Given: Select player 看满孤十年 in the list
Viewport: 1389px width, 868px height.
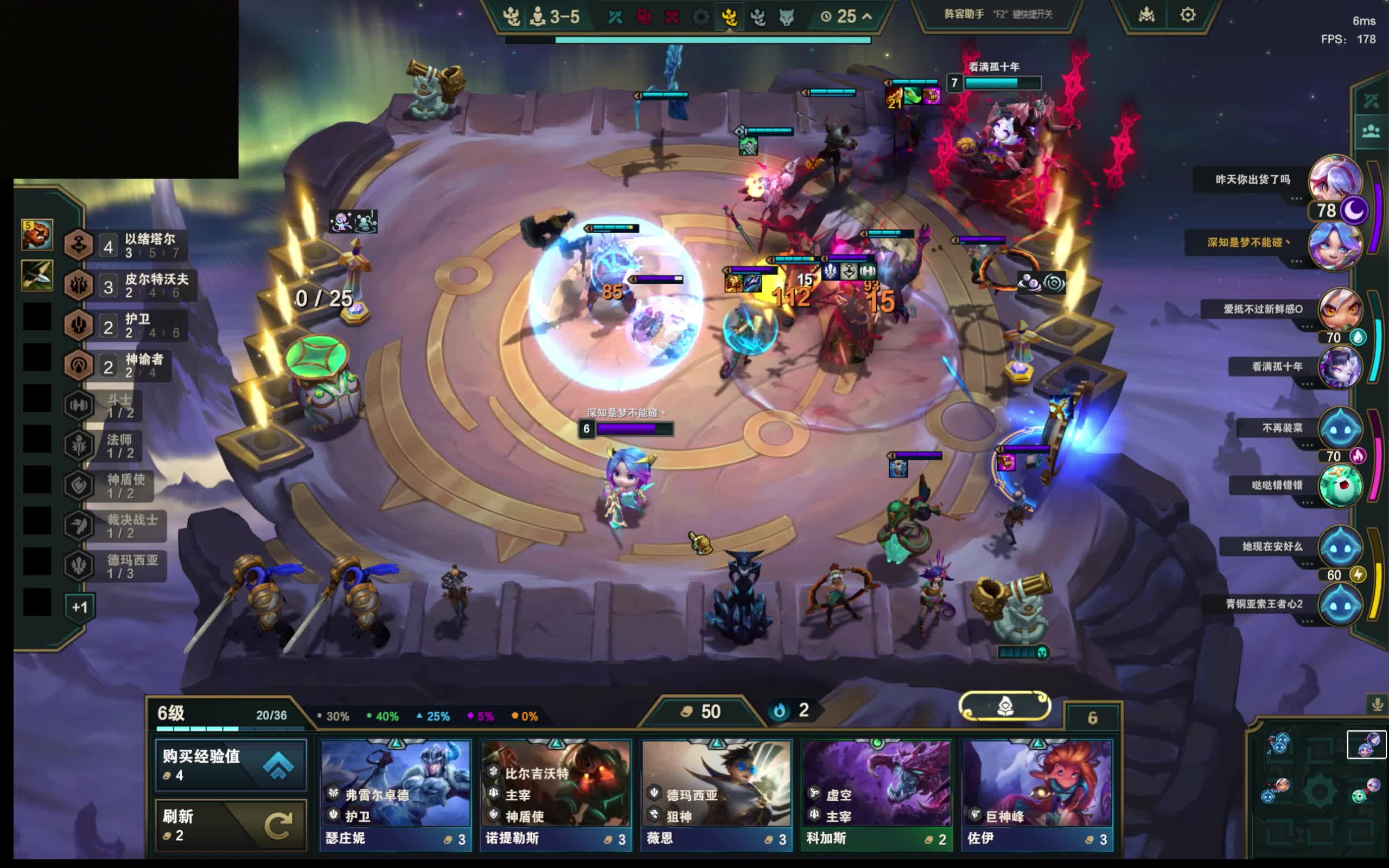Looking at the screenshot, I should click(1339, 366).
